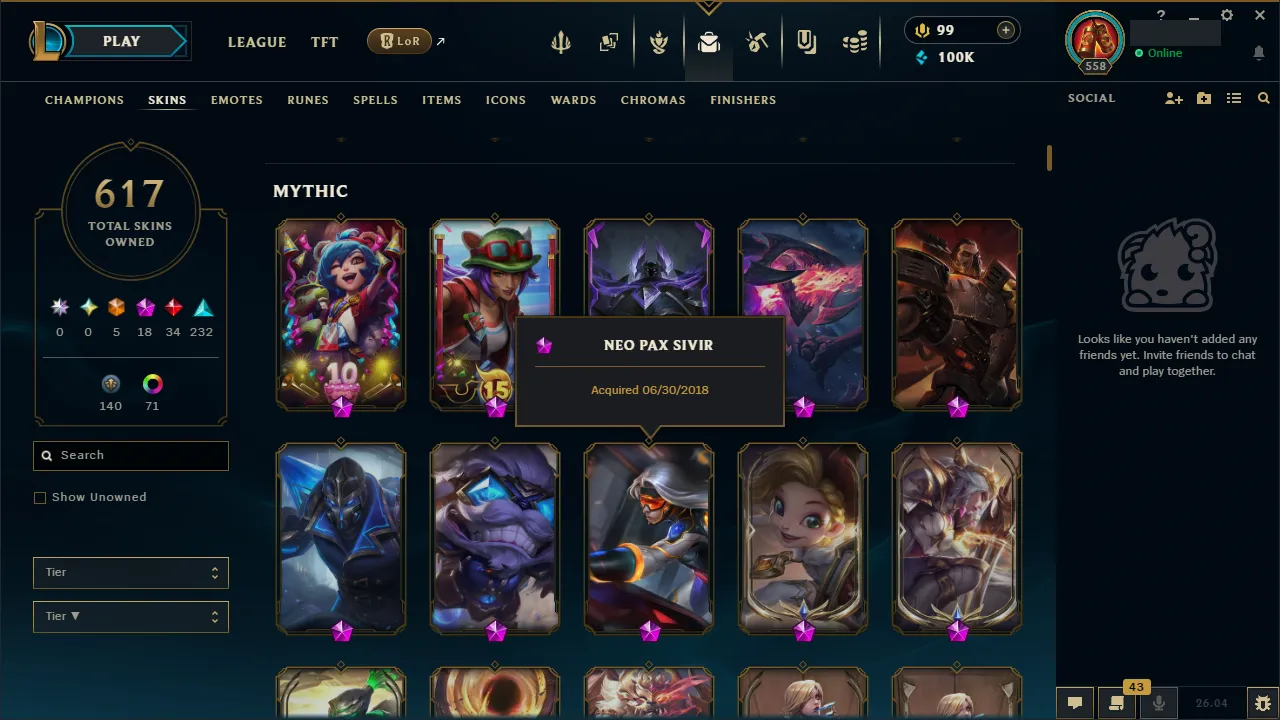Open the first Tier filter dropdown
Viewport: 1280px width, 720px height.
(x=130, y=572)
